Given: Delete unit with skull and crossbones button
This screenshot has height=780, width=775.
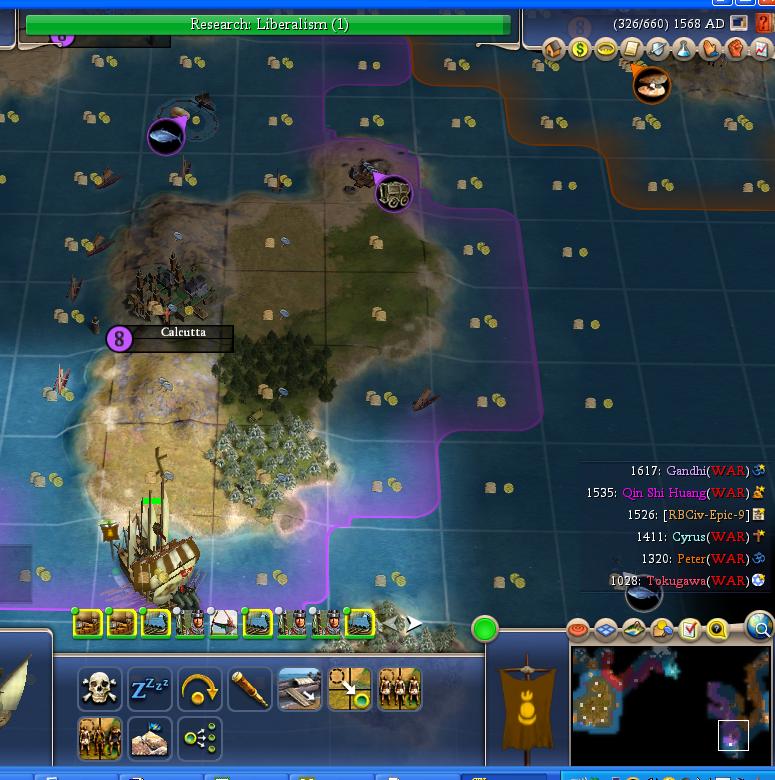Looking at the screenshot, I should coord(100,690).
